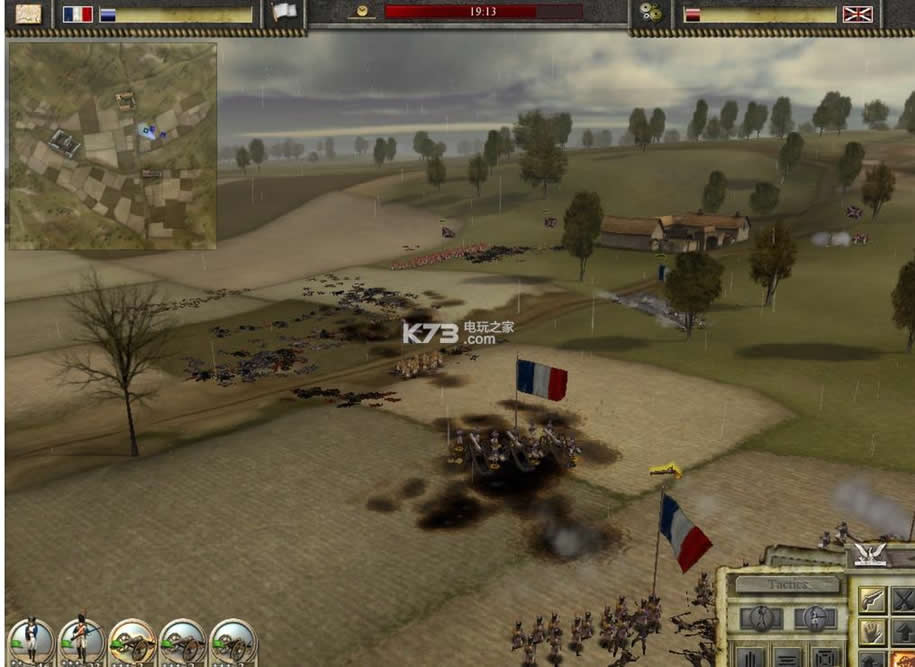Choose the aiming soldier stance button
Image resolution: width=915 pixels, height=667 pixels.
[x=815, y=618]
